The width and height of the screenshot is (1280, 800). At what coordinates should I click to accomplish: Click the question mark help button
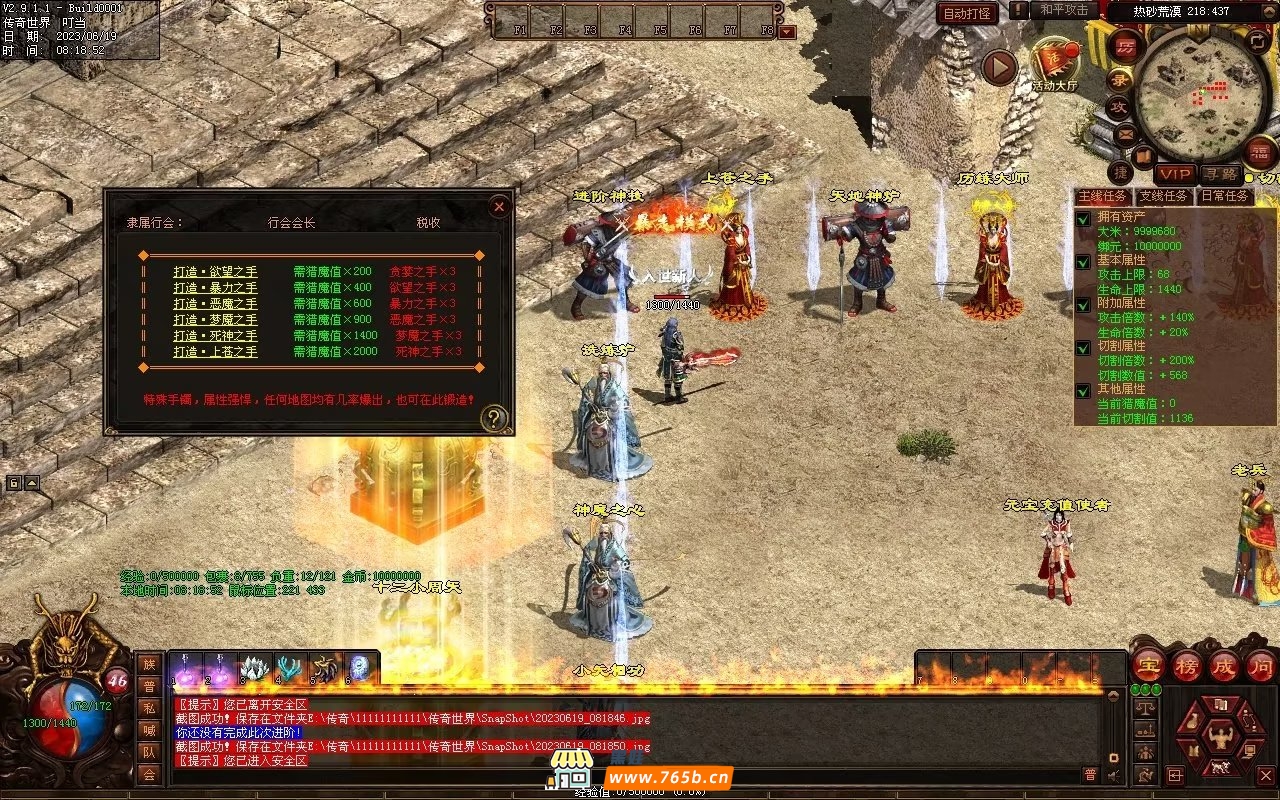pyautogui.click(x=494, y=419)
